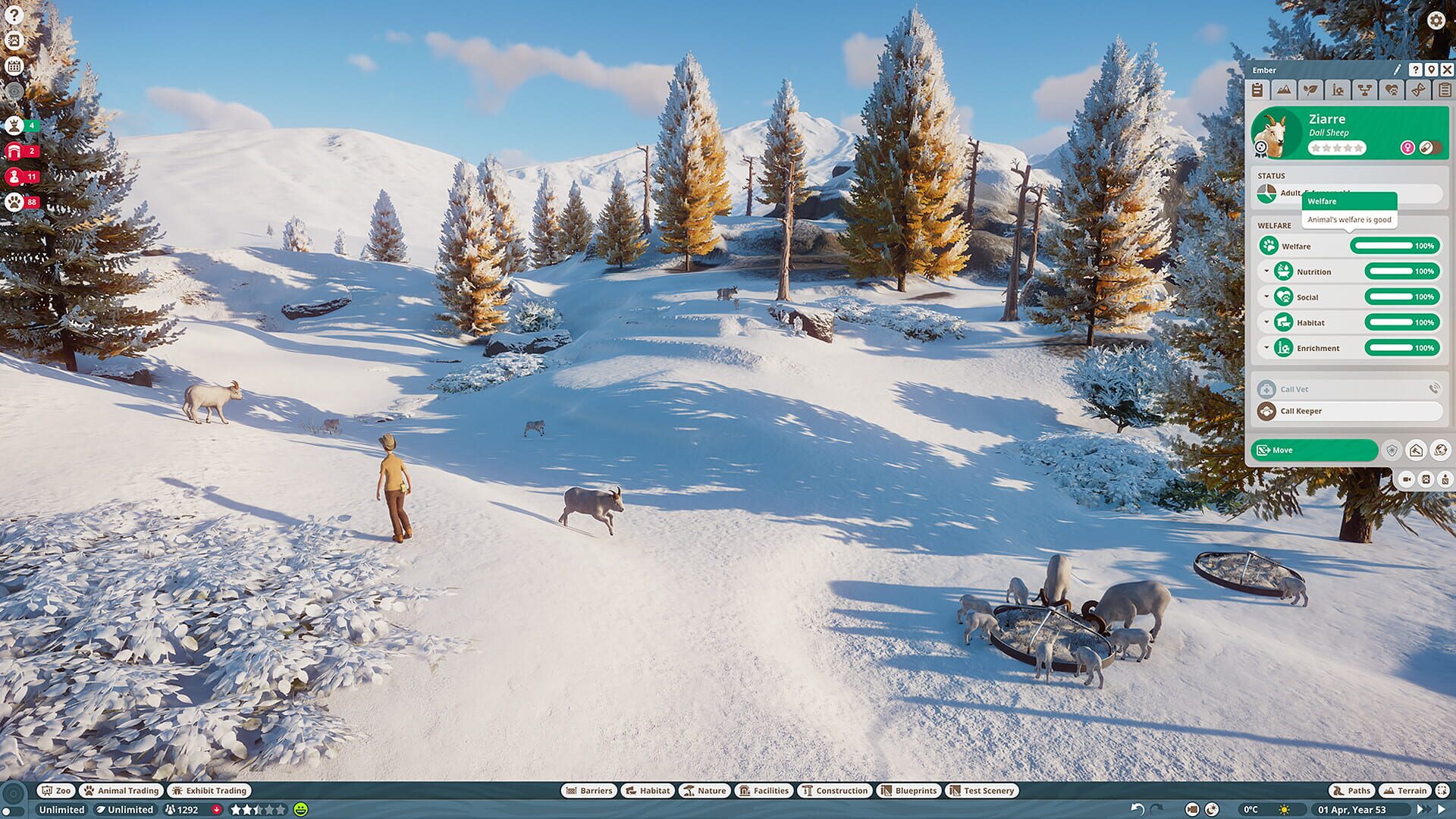
Task: Open the Construction menu at the bottom
Action: click(834, 790)
